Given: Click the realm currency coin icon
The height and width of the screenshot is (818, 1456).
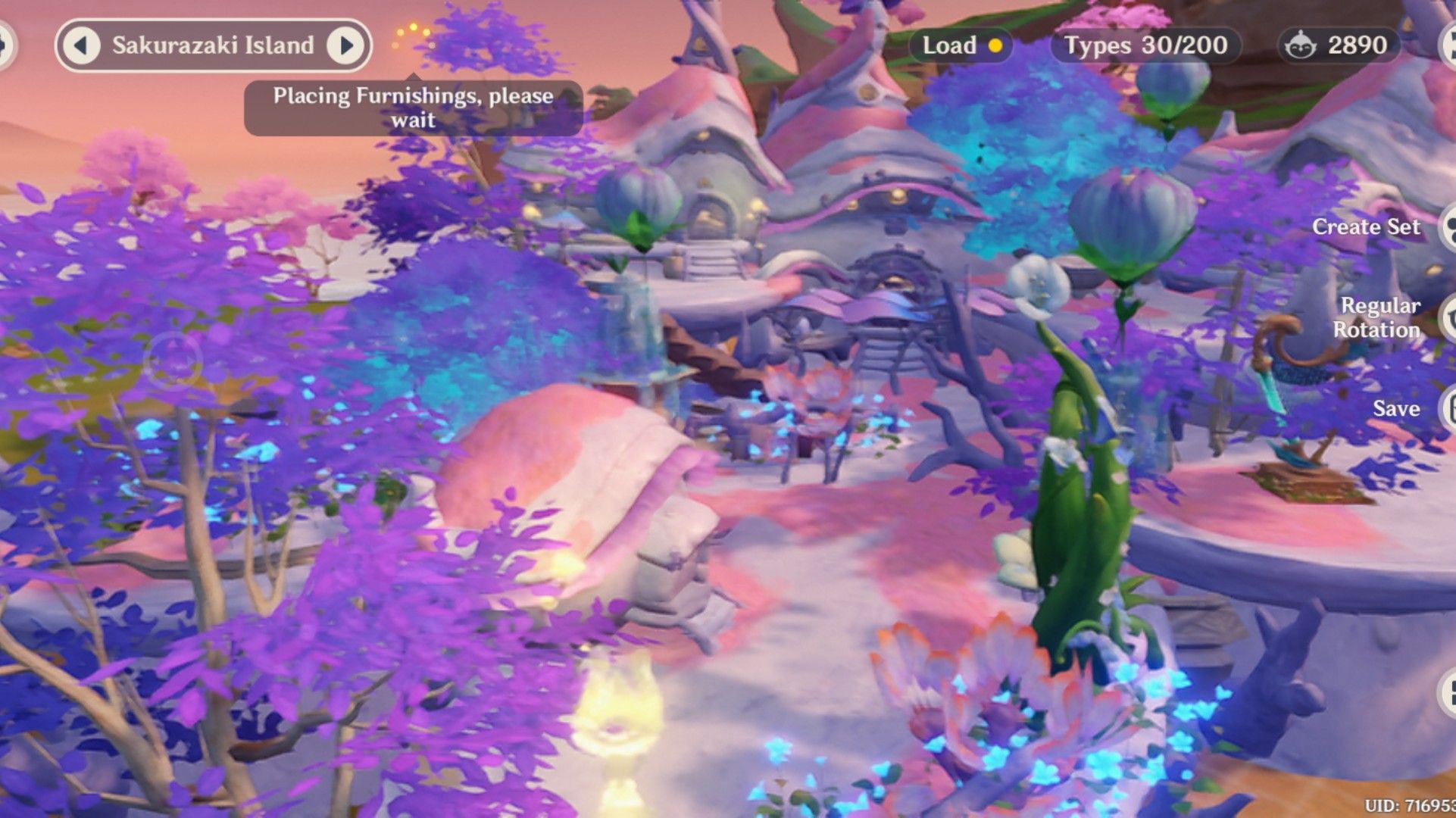Looking at the screenshot, I should (1301, 45).
